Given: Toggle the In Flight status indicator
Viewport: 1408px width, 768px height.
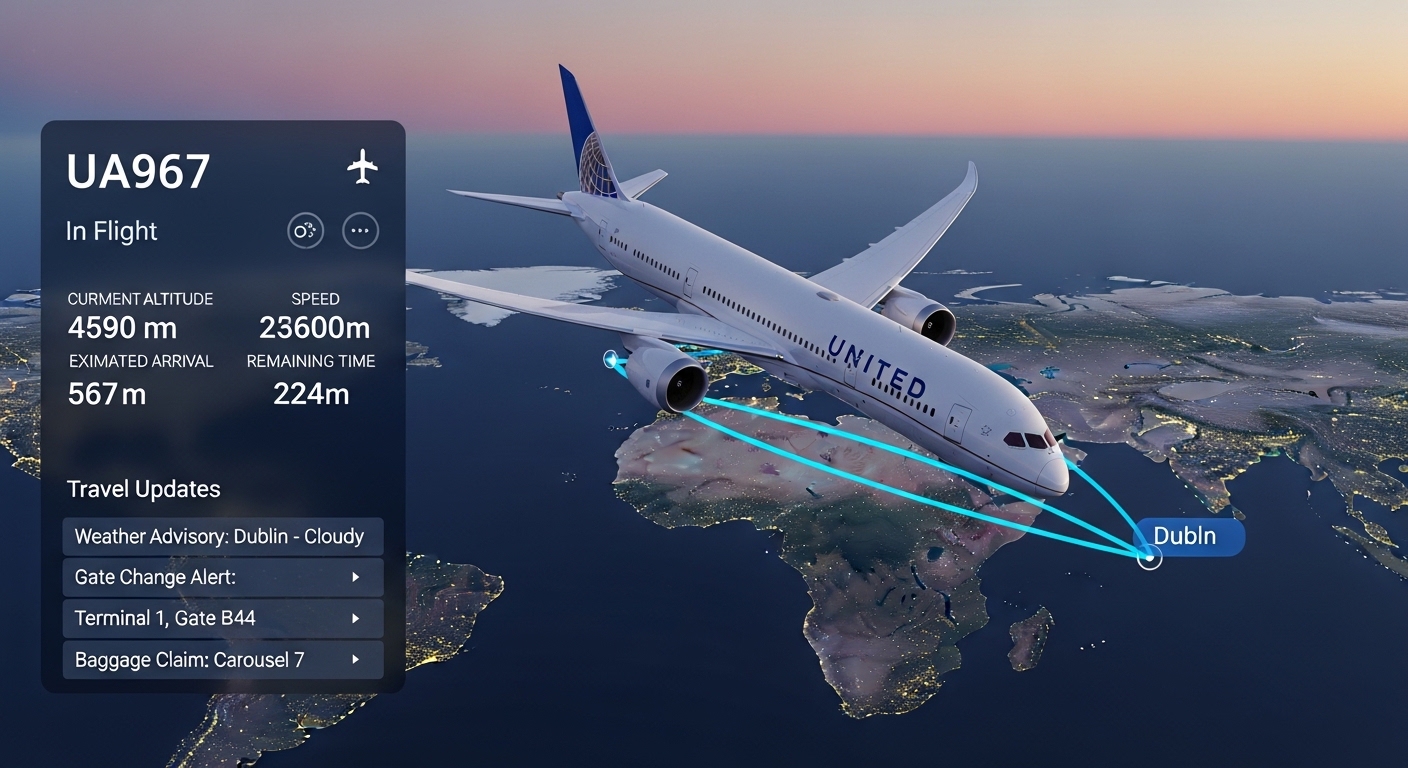Looking at the screenshot, I should (x=111, y=231).
